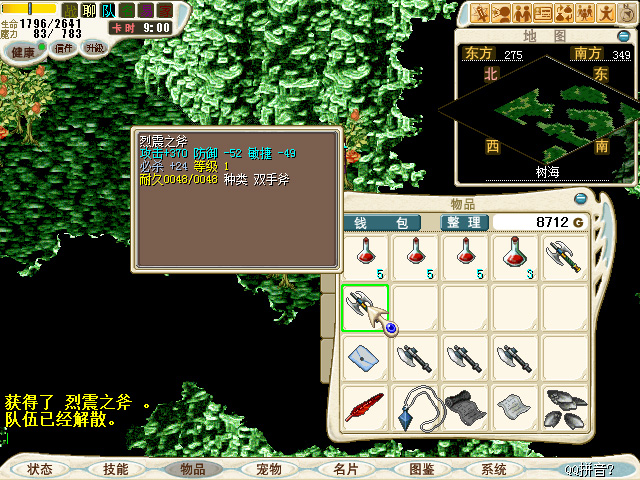Viewport: 640px width, 480px height.
Task: Click the 健康 health button
Action: (x=23, y=49)
